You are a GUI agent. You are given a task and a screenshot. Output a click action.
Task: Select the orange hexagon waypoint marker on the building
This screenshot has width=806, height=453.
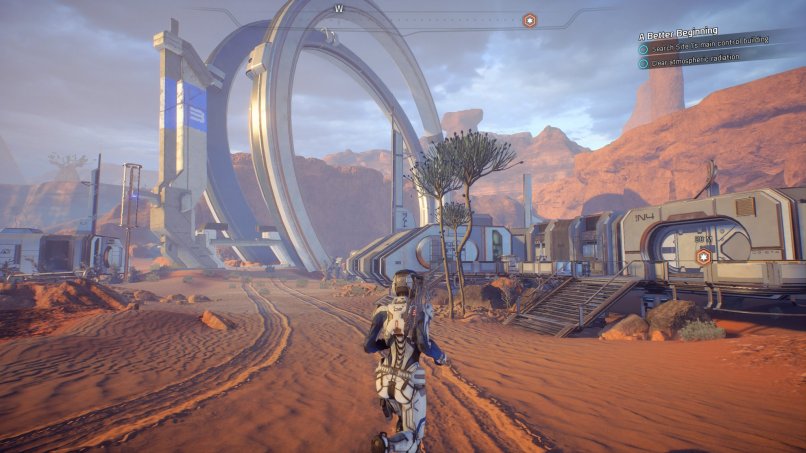pyautogui.click(x=703, y=257)
